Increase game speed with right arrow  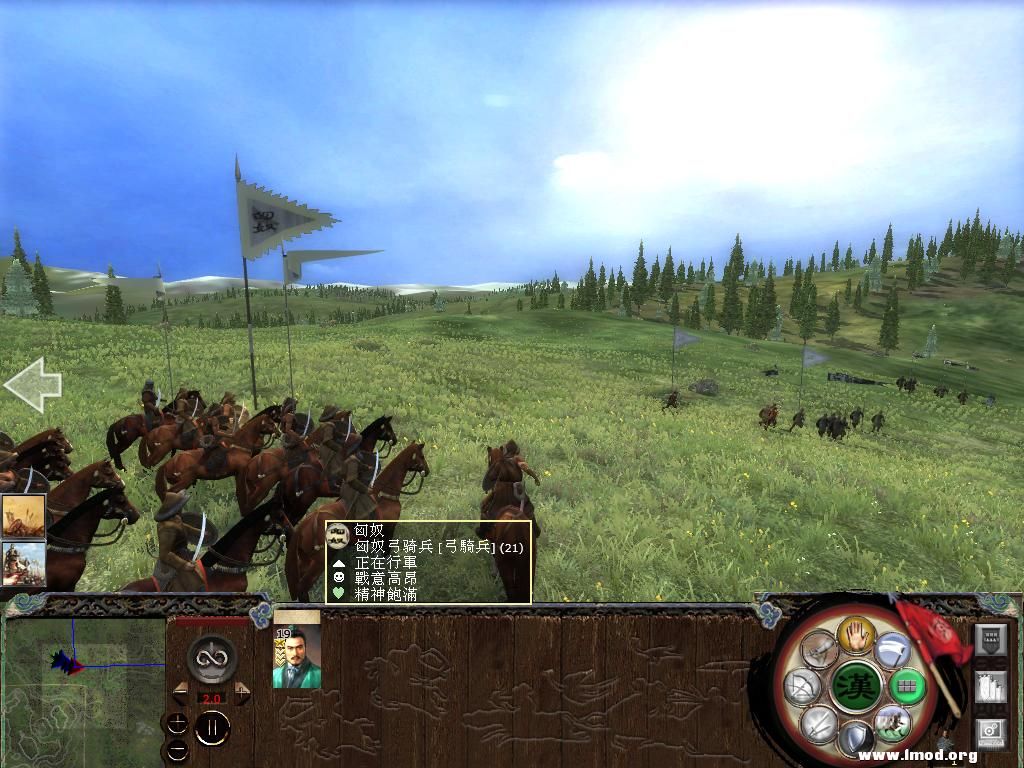click(242, 692)
